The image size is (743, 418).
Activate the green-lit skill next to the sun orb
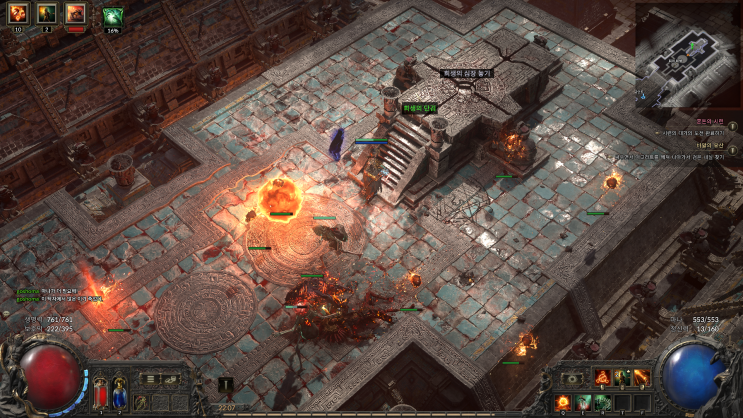point(584,401)
